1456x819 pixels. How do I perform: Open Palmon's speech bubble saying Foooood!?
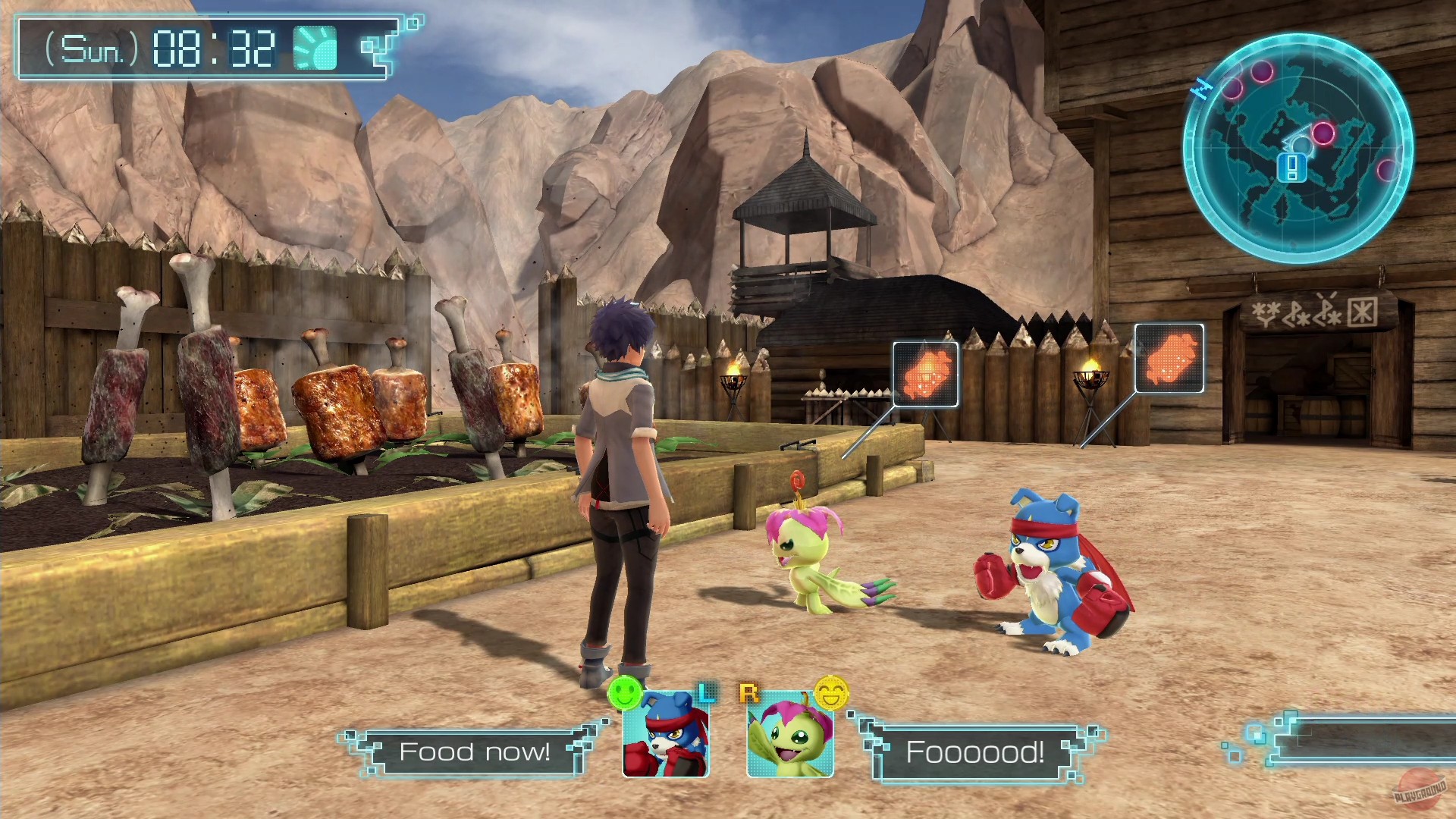tap(974, 752)
